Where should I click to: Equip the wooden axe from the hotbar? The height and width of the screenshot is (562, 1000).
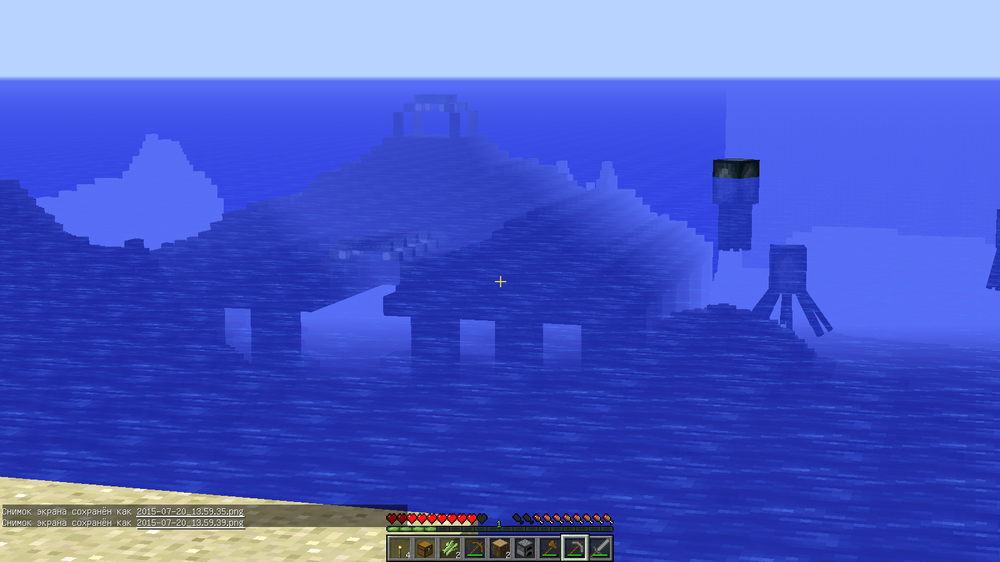549,548
